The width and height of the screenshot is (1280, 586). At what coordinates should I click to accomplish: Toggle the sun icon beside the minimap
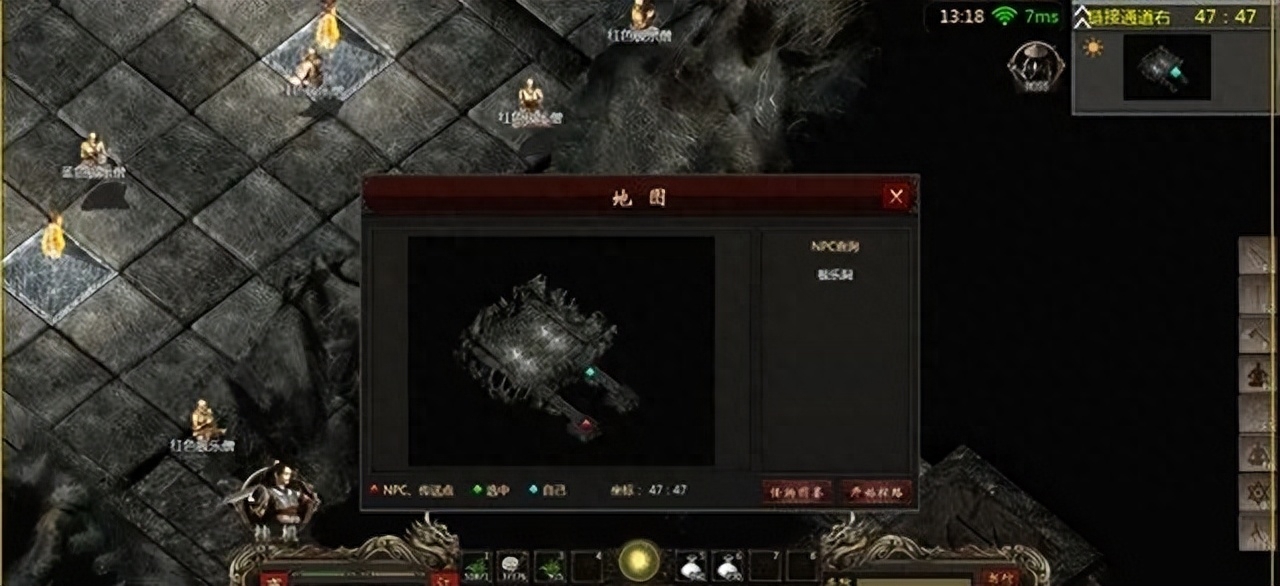pyautogui.click(x=1093, y=48)
